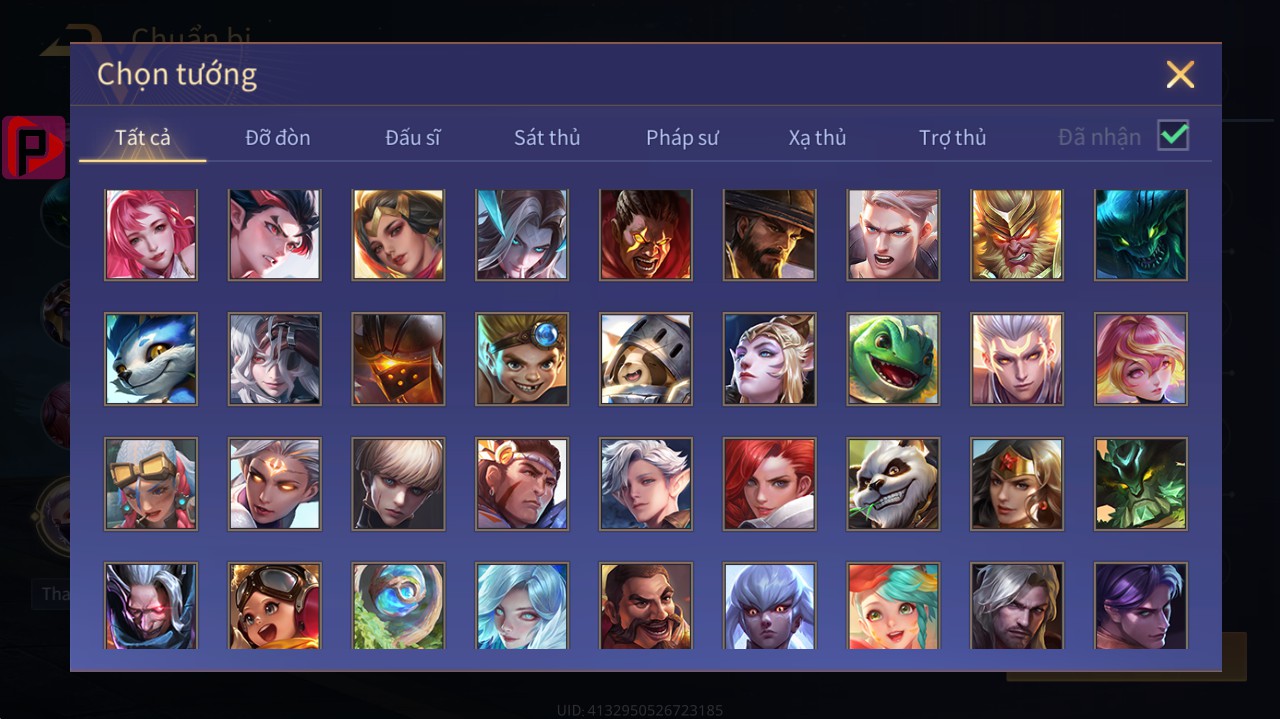Show the Đấu sĩ fighter tab
Screen dimensions: 1280x719
coord(413,137)
